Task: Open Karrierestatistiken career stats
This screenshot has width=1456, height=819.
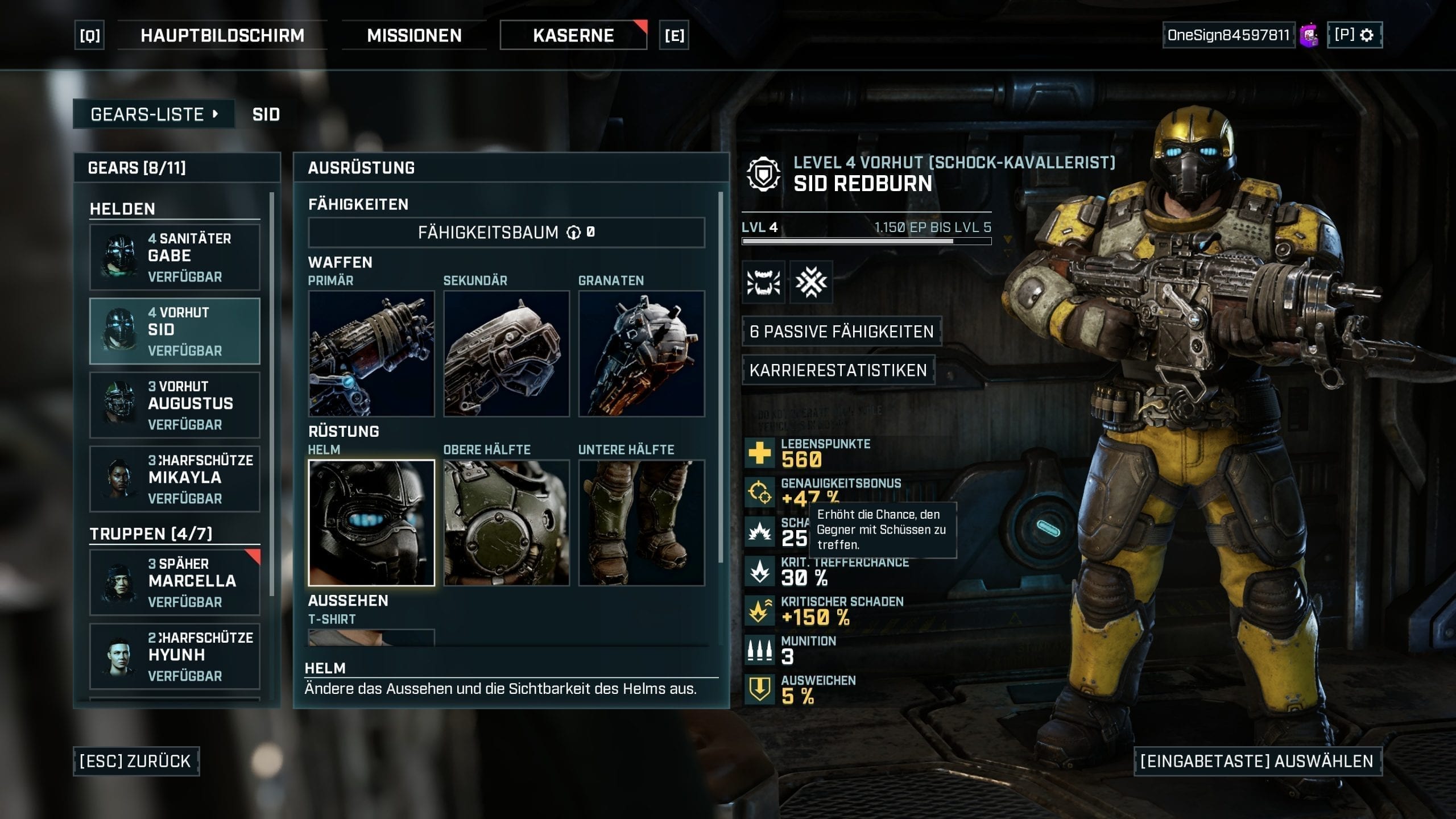Action: 838,370
